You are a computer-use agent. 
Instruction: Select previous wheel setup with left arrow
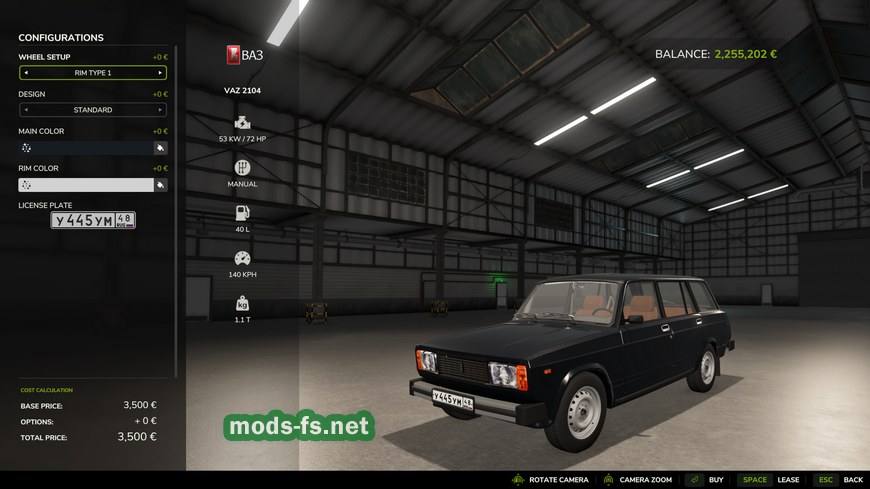tap(26, 73)
